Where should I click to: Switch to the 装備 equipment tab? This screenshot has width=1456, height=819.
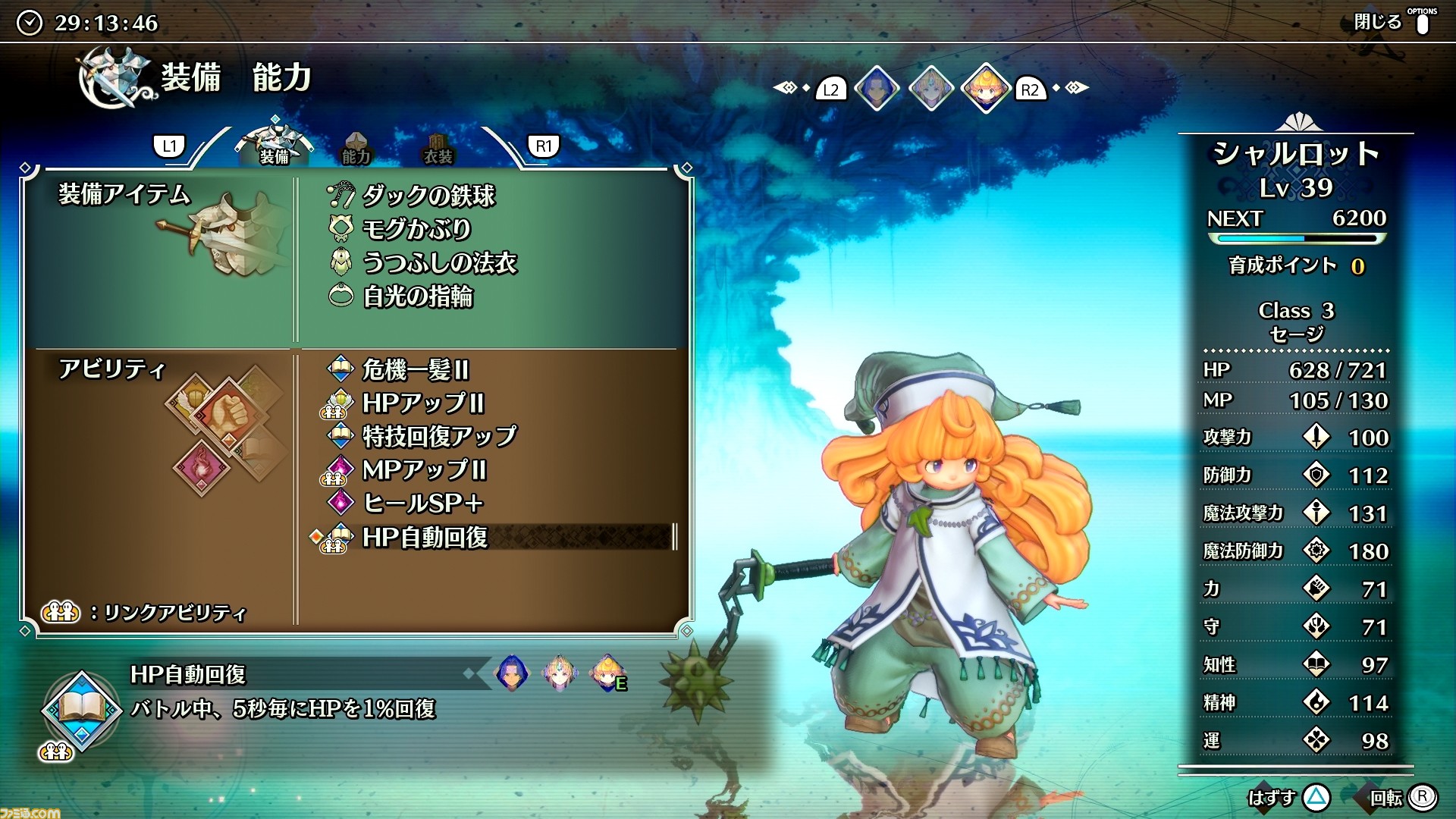(275, 145)
